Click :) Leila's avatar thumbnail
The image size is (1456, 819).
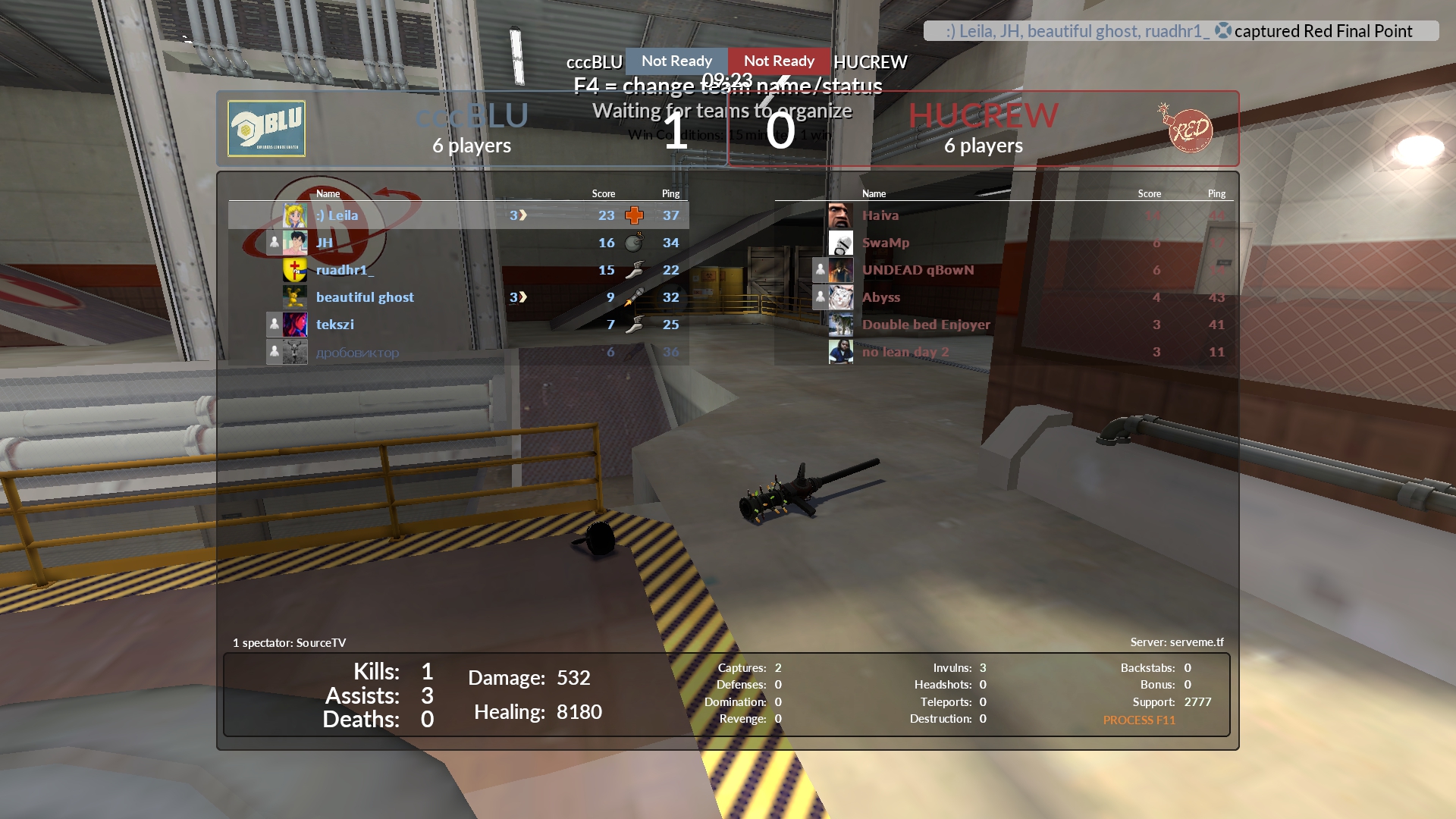[x=294, y=215]
